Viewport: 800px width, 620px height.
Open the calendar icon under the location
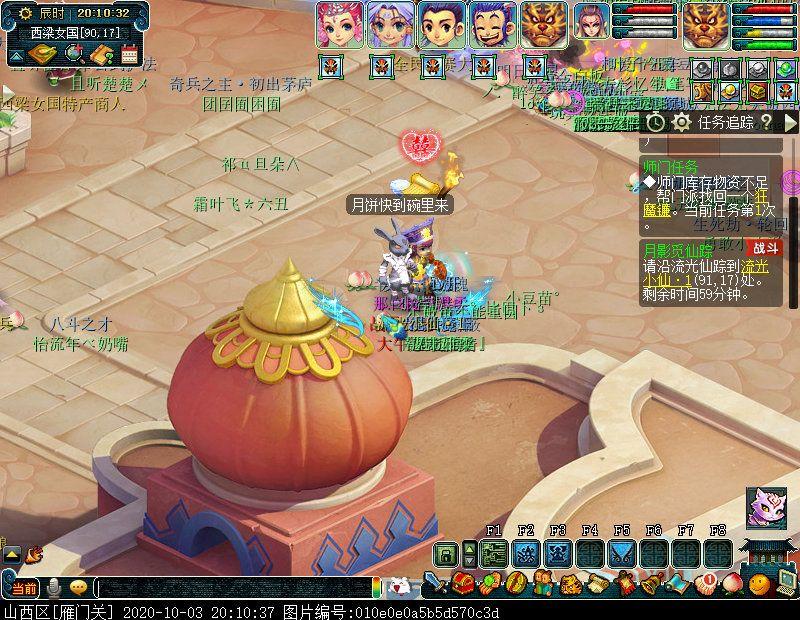click(x=128, y=55)
